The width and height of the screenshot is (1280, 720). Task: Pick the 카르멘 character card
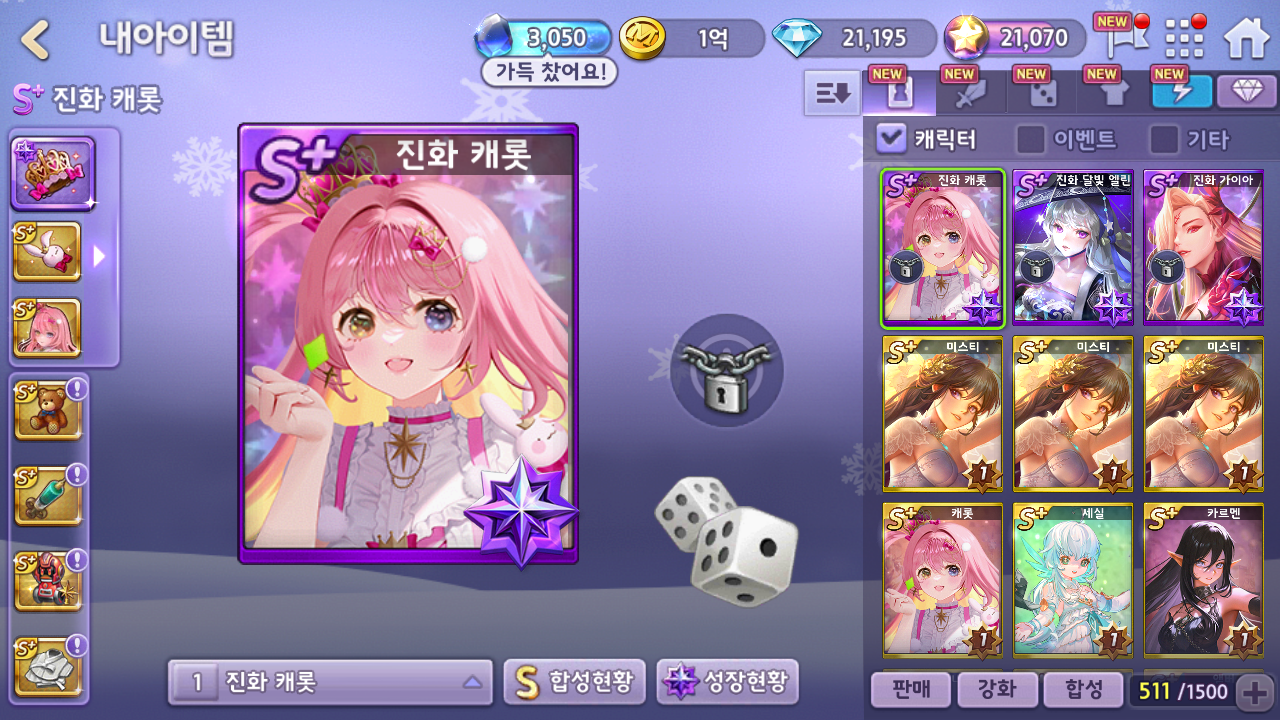1203,580
